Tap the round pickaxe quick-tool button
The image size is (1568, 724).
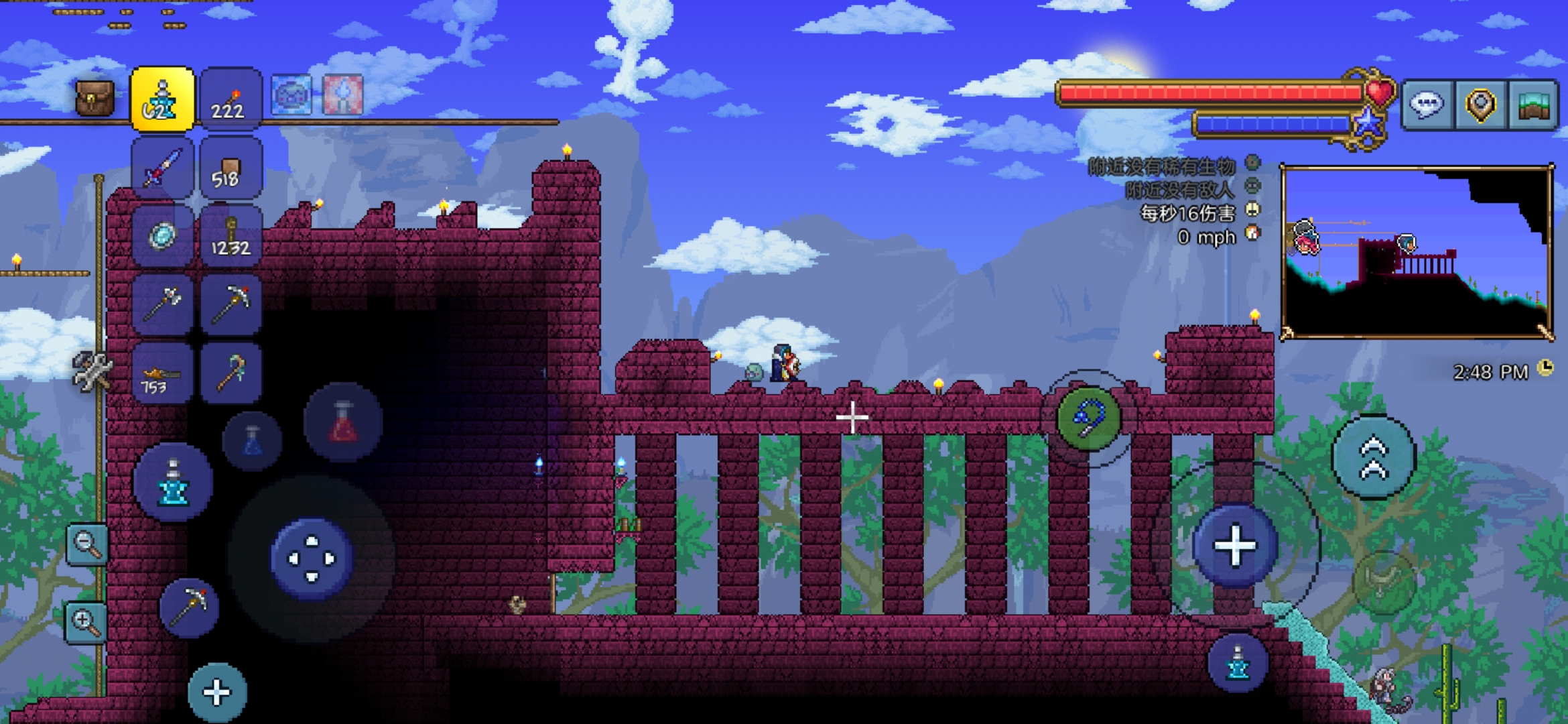click(189, 607)
